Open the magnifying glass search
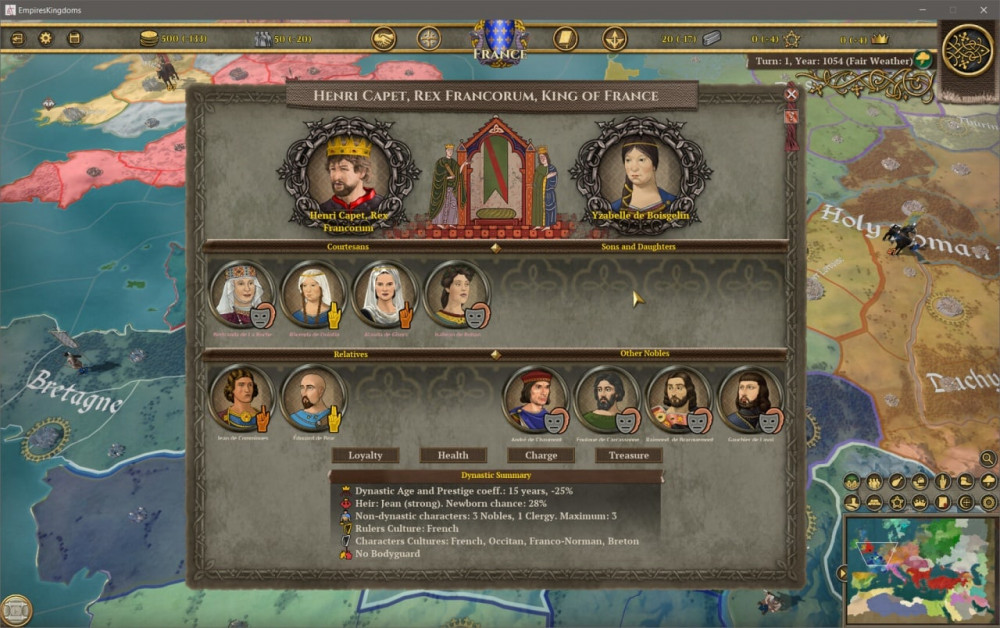Screen dimensions: 1000x628 click(988, 459)
